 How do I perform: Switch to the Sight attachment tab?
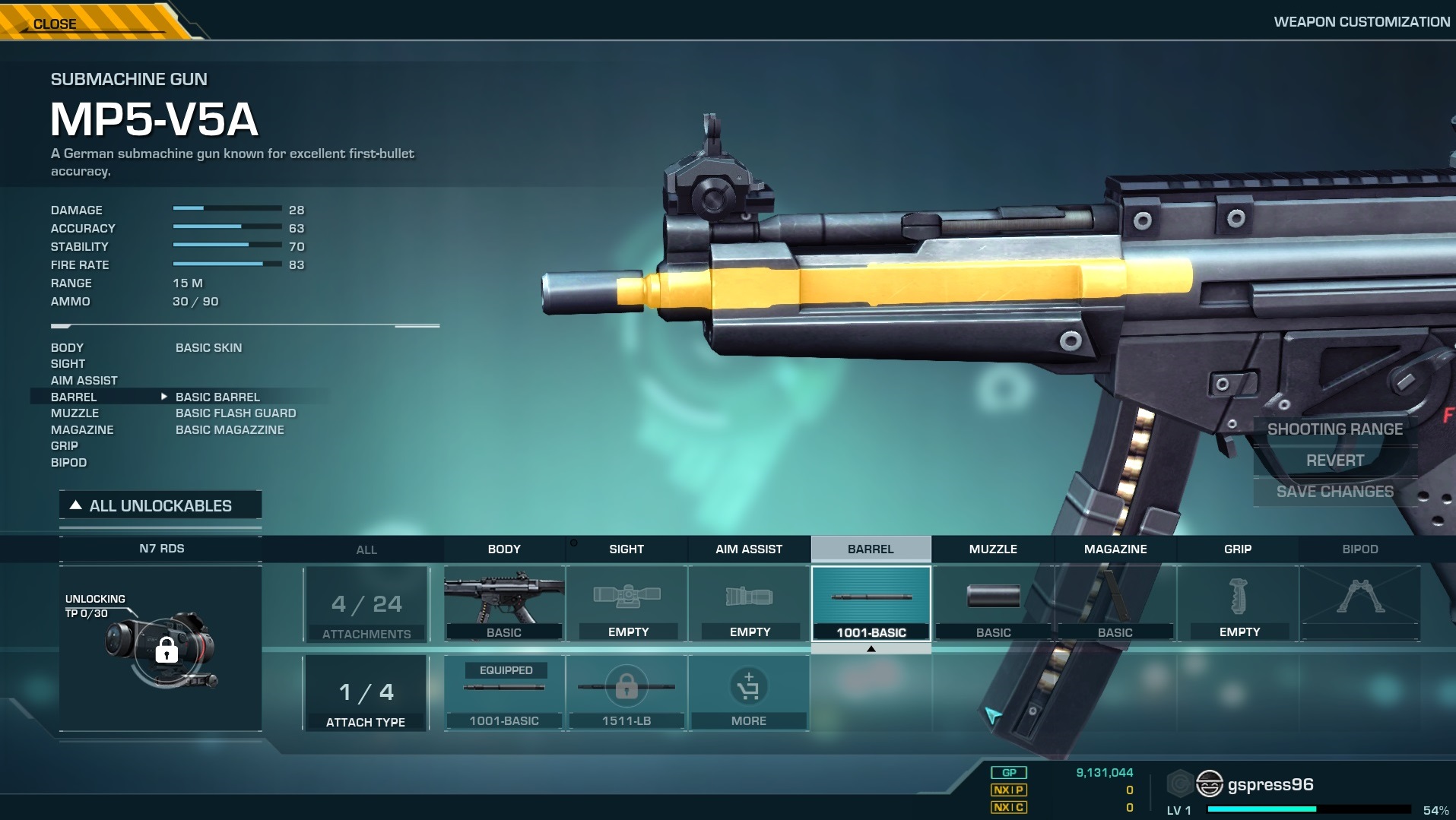point(626,549)
